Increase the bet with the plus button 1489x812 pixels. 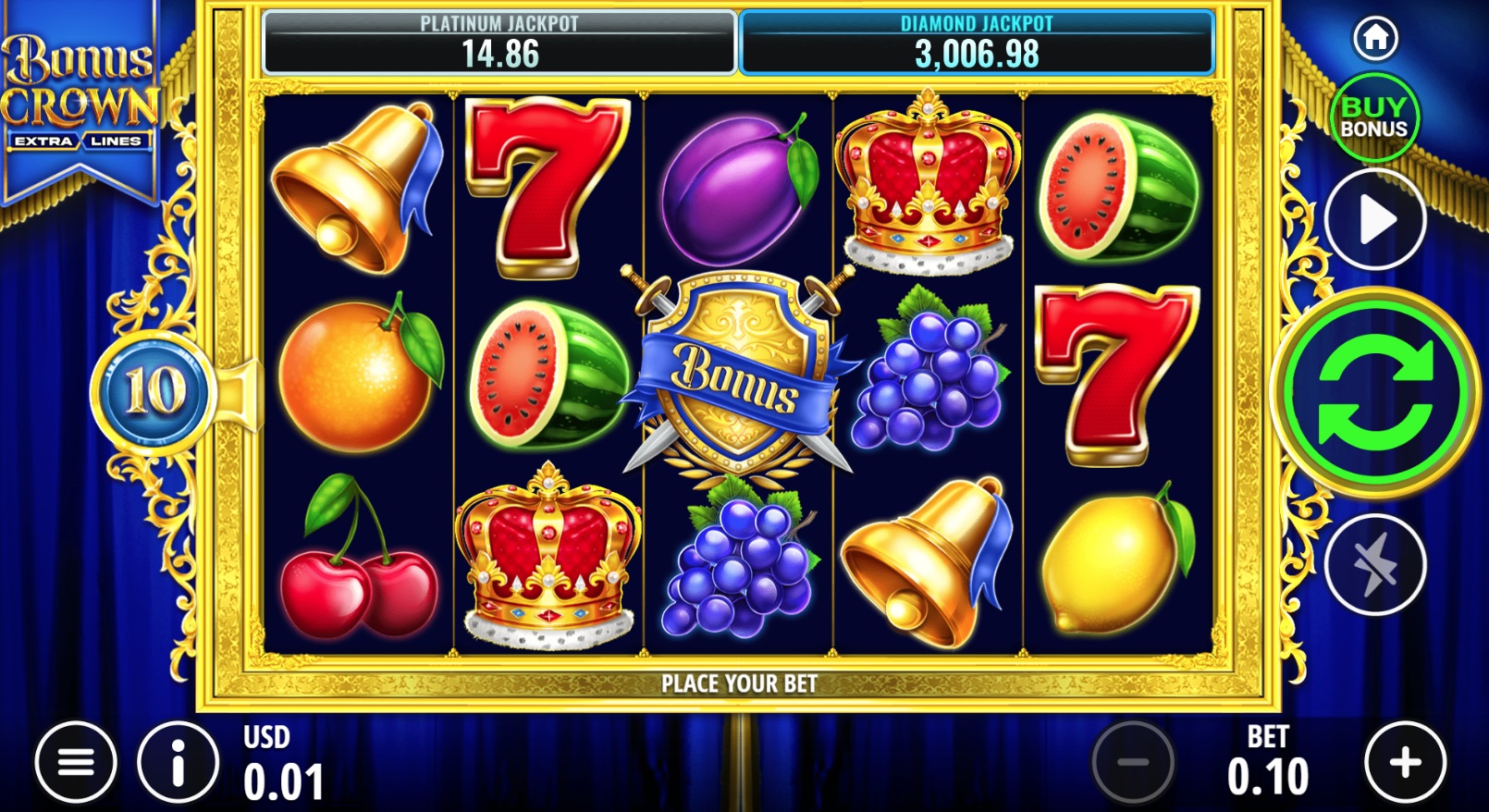(x=1405, y=761)
